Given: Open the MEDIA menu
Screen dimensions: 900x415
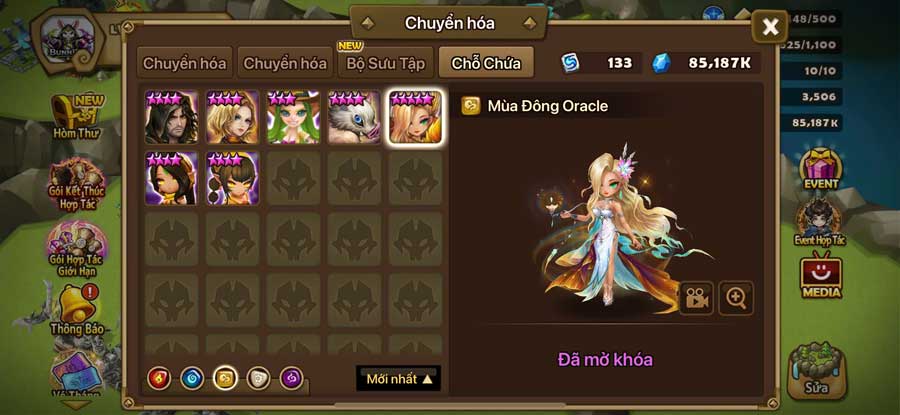Looking at the screenshot, I should click(821, 277).
